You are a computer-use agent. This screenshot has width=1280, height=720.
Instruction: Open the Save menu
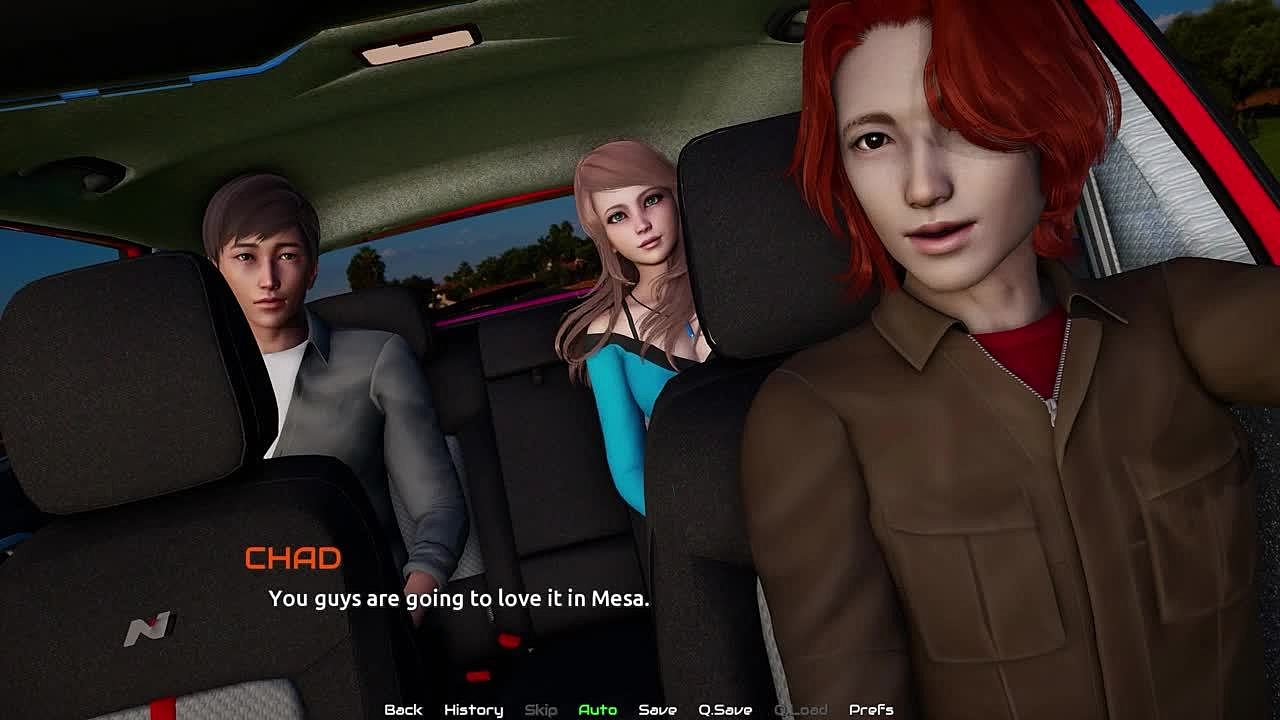657,709
